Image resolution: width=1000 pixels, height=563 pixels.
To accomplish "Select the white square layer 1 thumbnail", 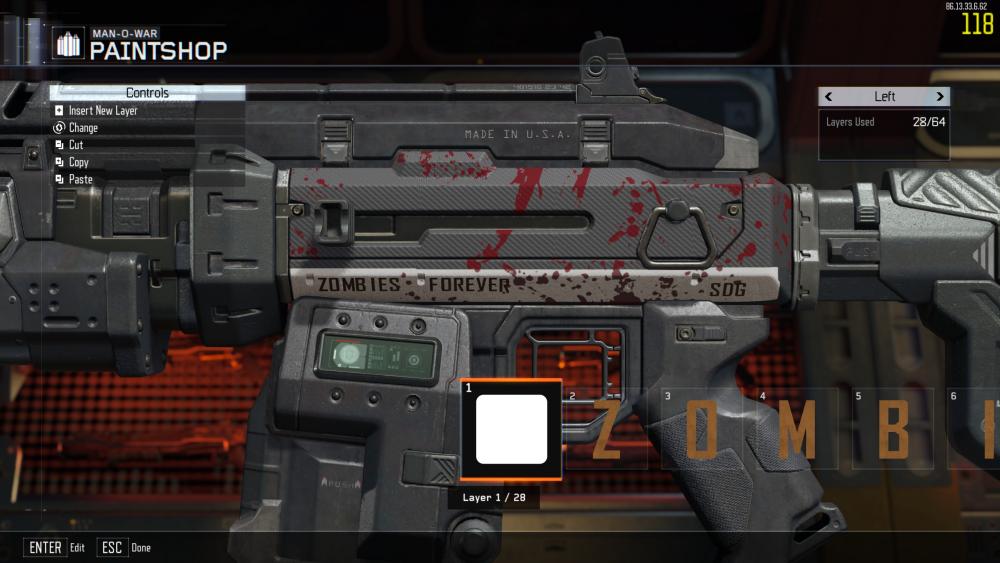I will point(511,429).
